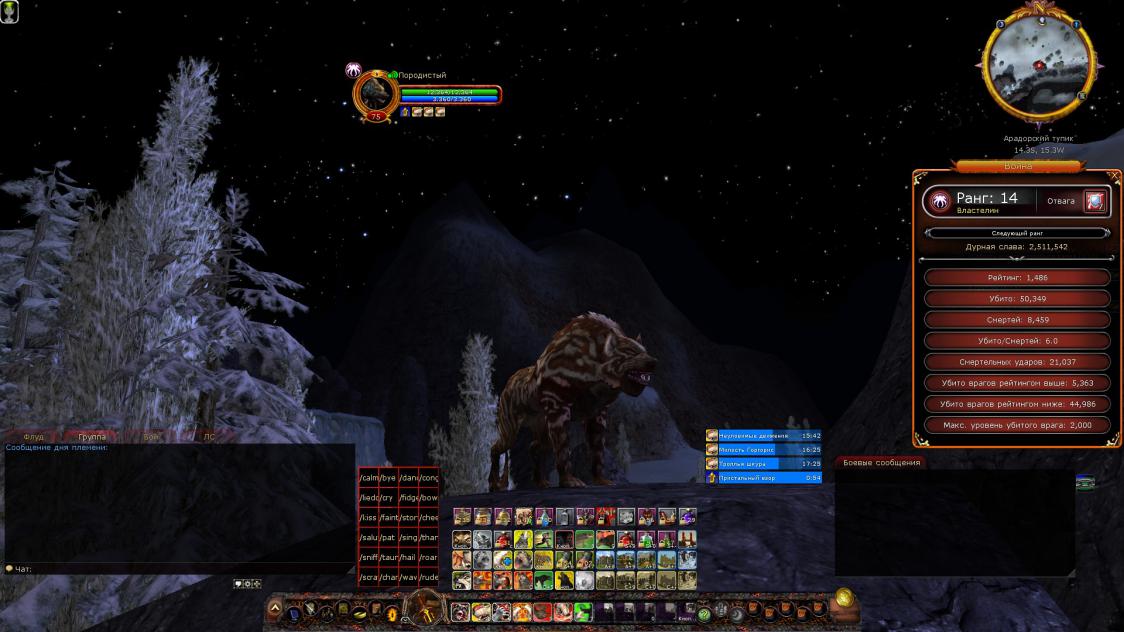Click the Отвага valor icon
The image size is (1124, 632).
[x=1095, y=201]
